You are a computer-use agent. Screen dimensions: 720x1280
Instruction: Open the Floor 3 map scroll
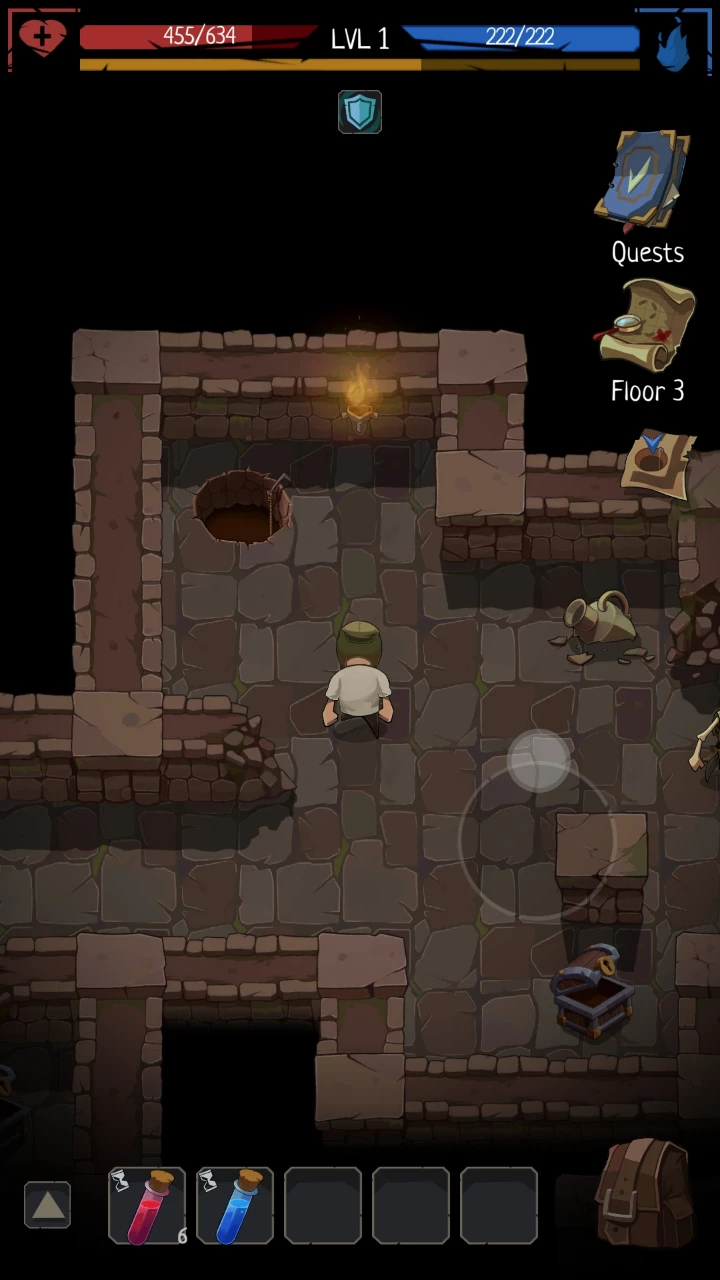(x=647, y=327)
